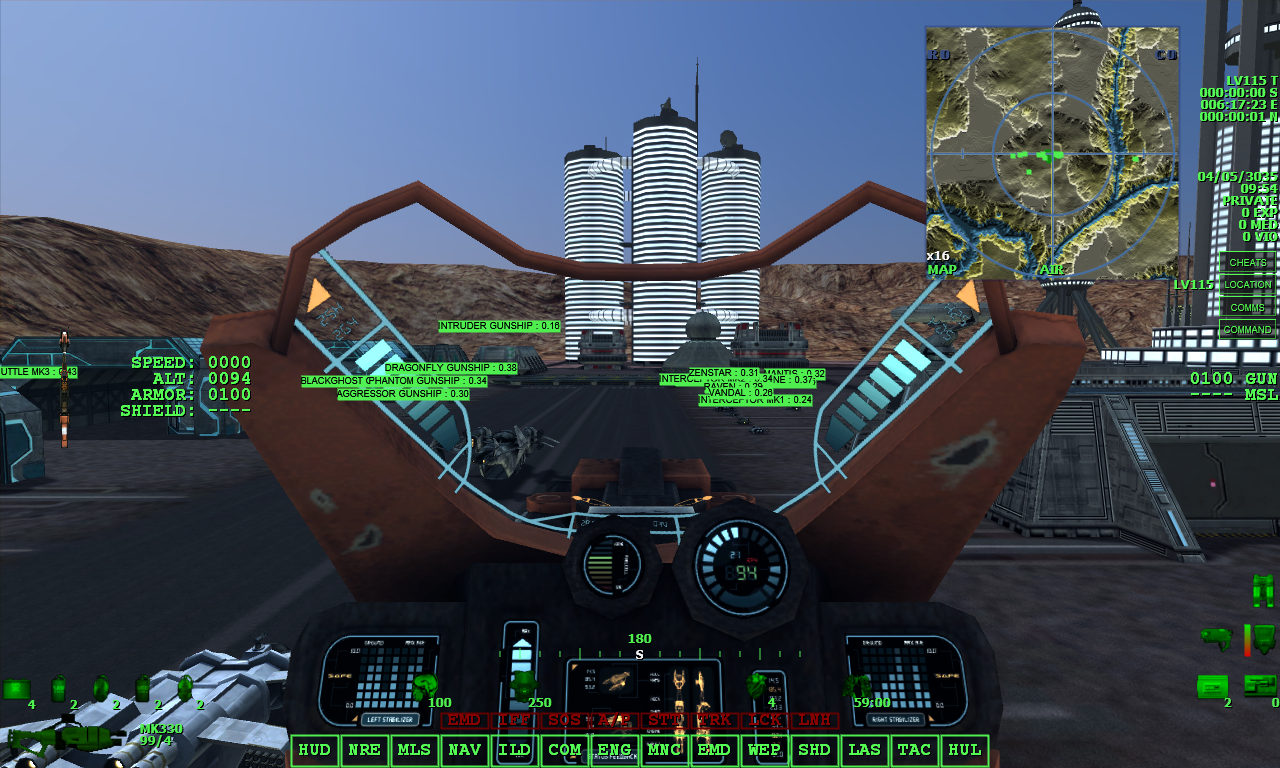Open the CHEATS menu on the right sidebar

pyautogui.click(x=1248, y=261)
